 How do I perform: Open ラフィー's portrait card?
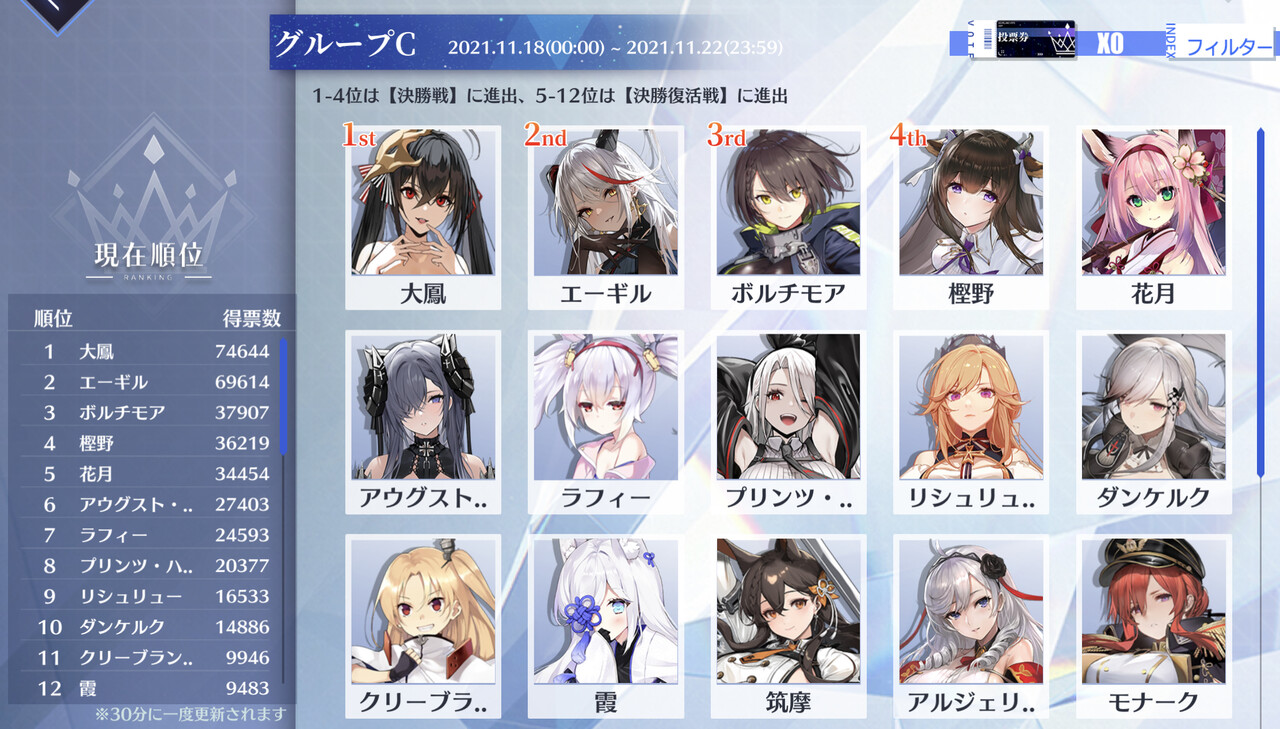pos(605,410)
